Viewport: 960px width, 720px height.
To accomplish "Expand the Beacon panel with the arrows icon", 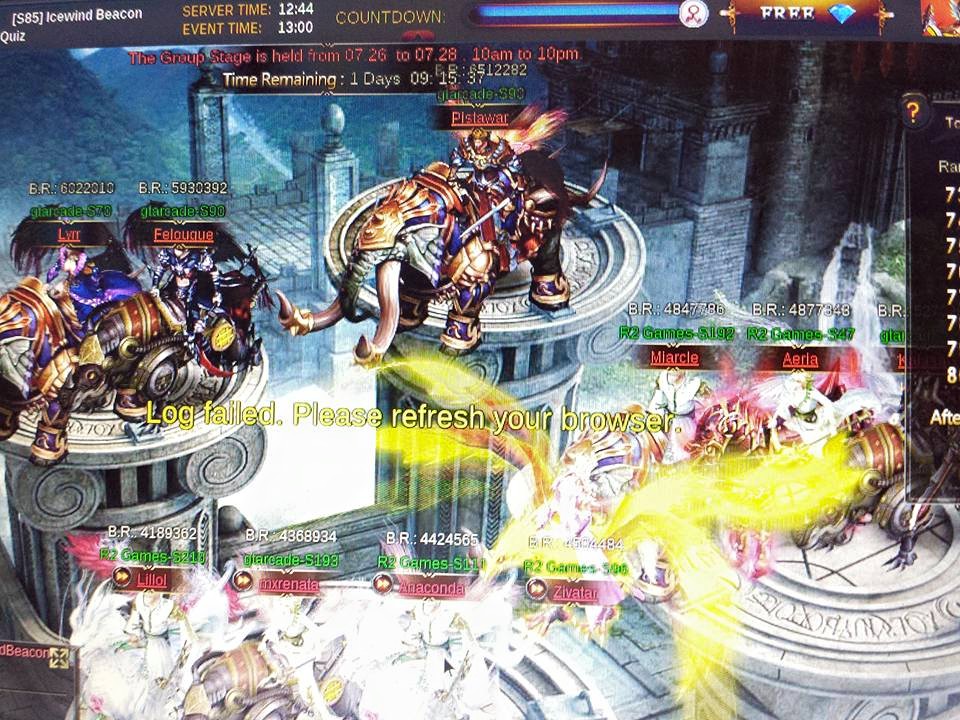I will [59, 657].
